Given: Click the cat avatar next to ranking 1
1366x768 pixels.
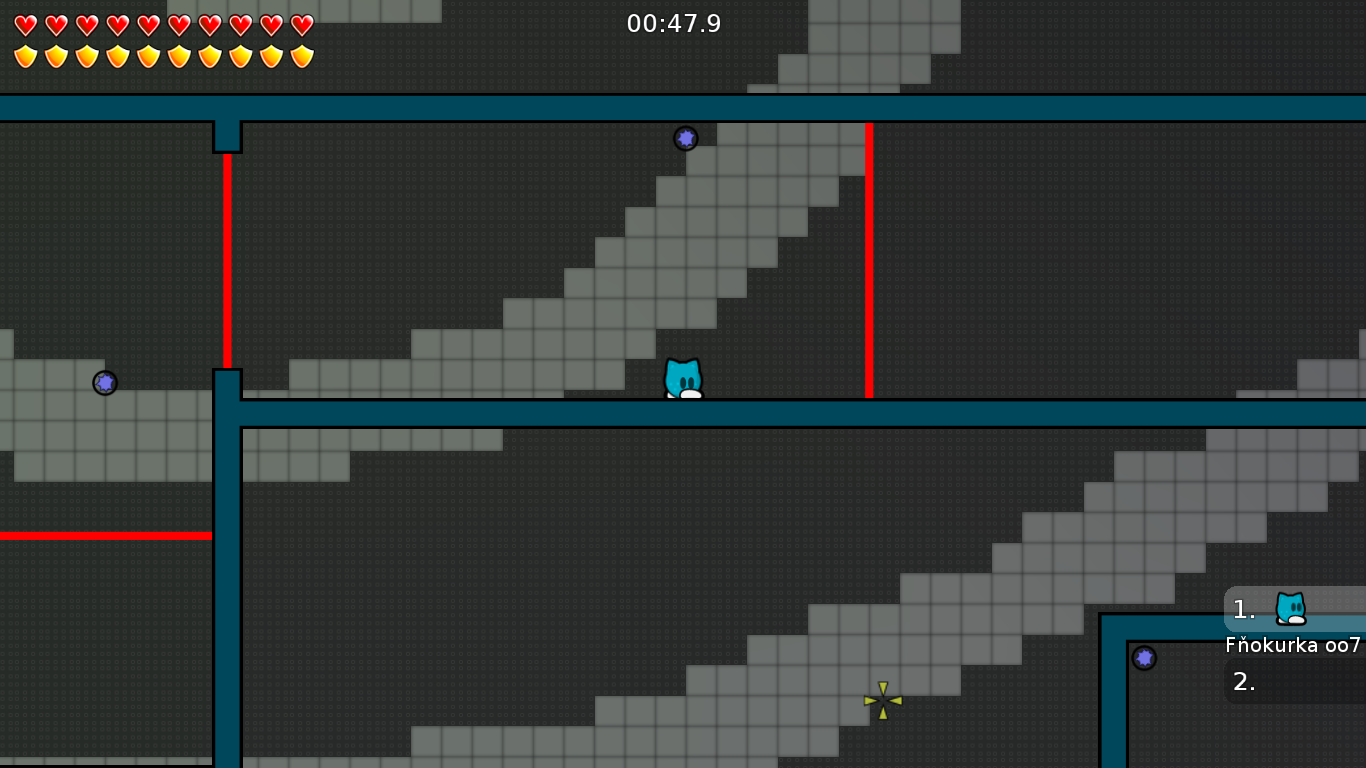Looking at the screenshot, I should (x=1290, y=608).
